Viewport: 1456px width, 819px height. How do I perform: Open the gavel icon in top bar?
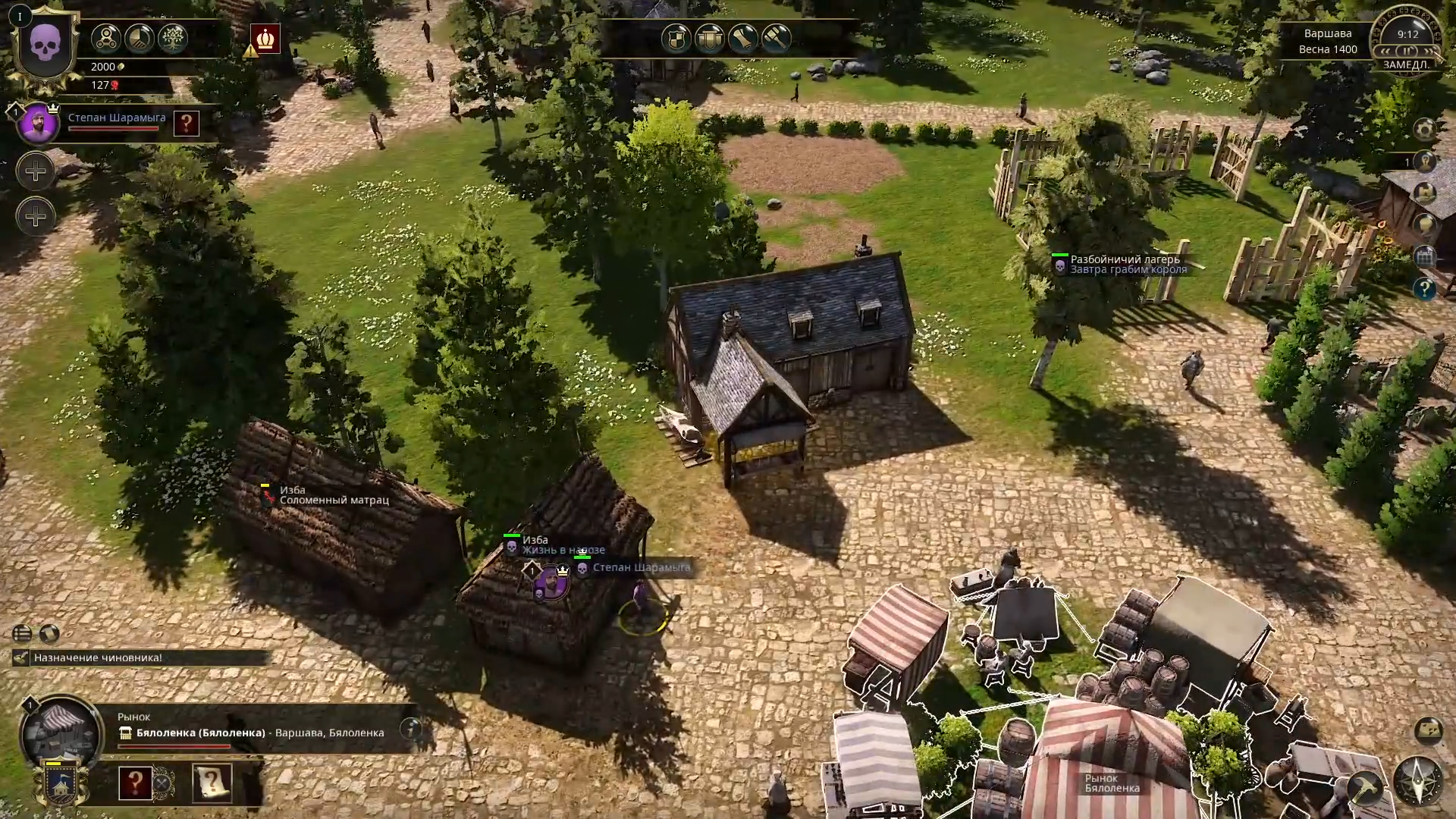click(776, 39)
